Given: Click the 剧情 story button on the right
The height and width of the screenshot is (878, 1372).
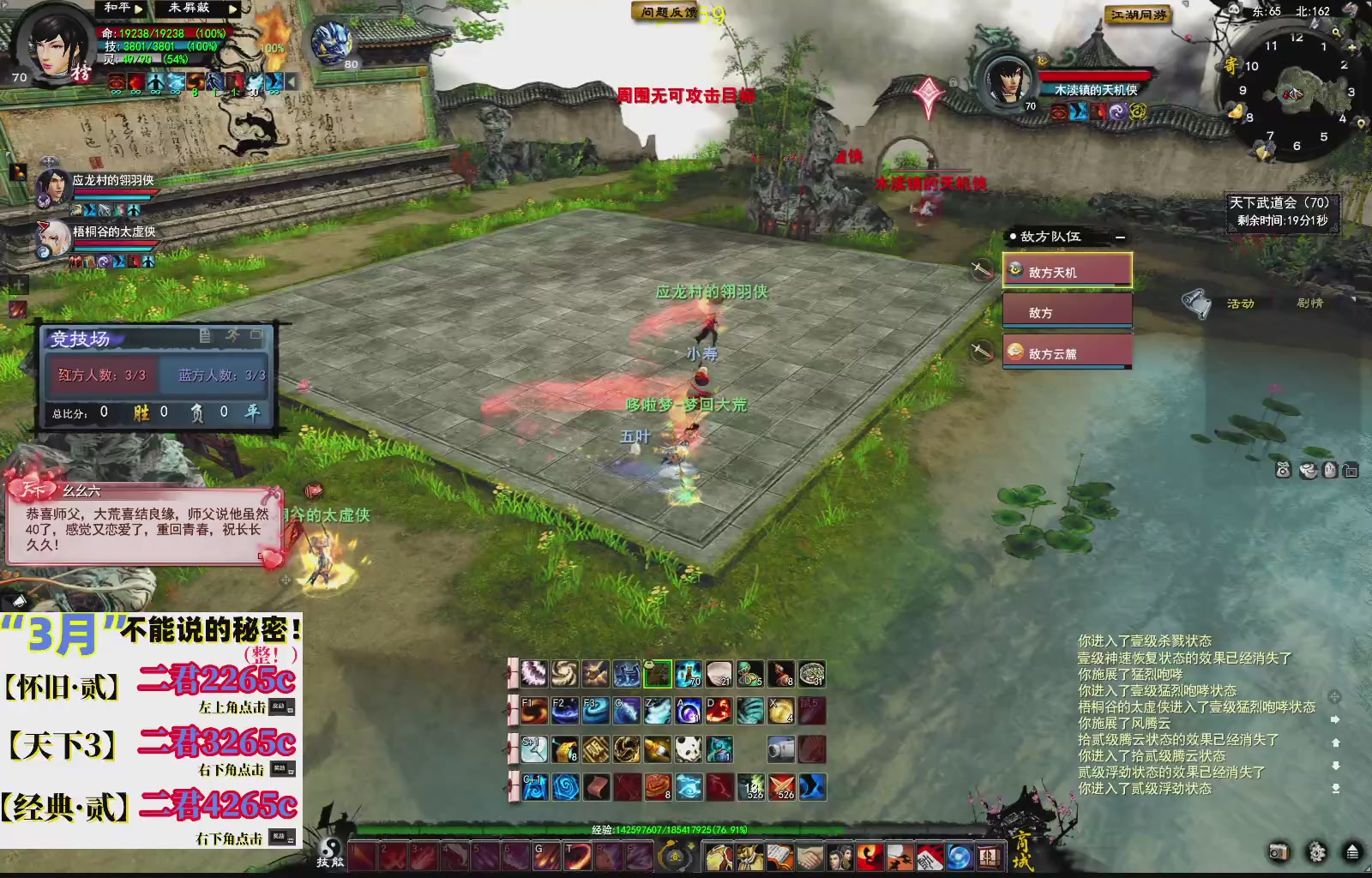Looking at the screenshot, I should [1311, 303].
